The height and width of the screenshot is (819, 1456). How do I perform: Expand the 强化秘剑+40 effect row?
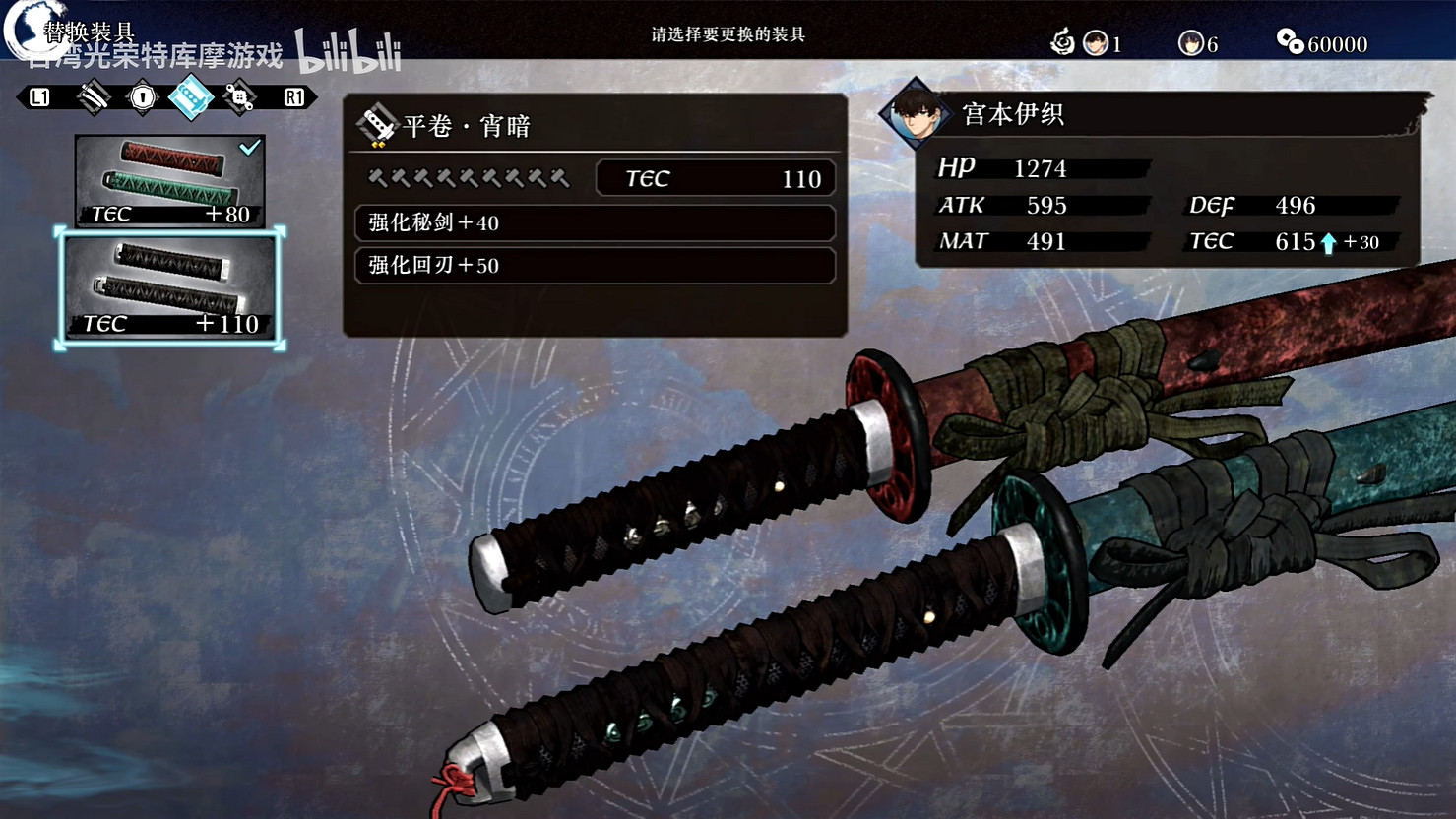pos(595,223)
